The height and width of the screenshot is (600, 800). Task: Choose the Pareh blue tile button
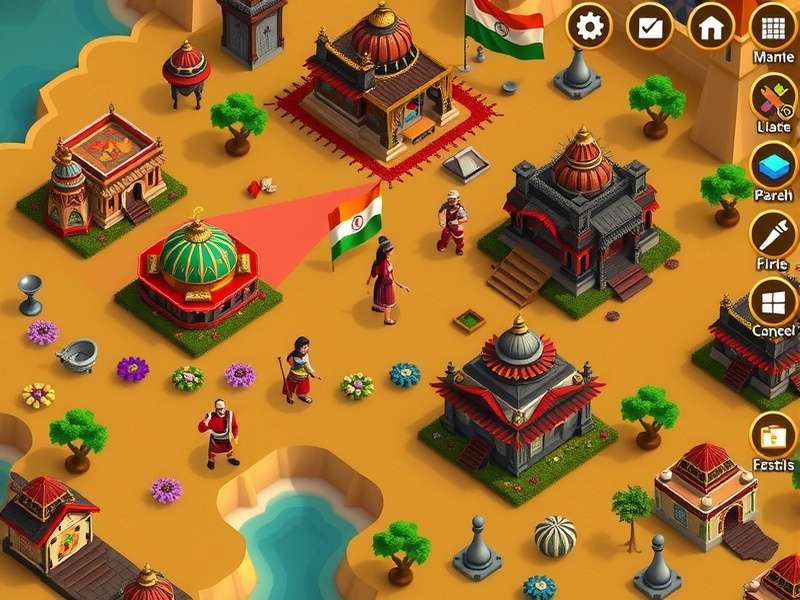point(773,163)
